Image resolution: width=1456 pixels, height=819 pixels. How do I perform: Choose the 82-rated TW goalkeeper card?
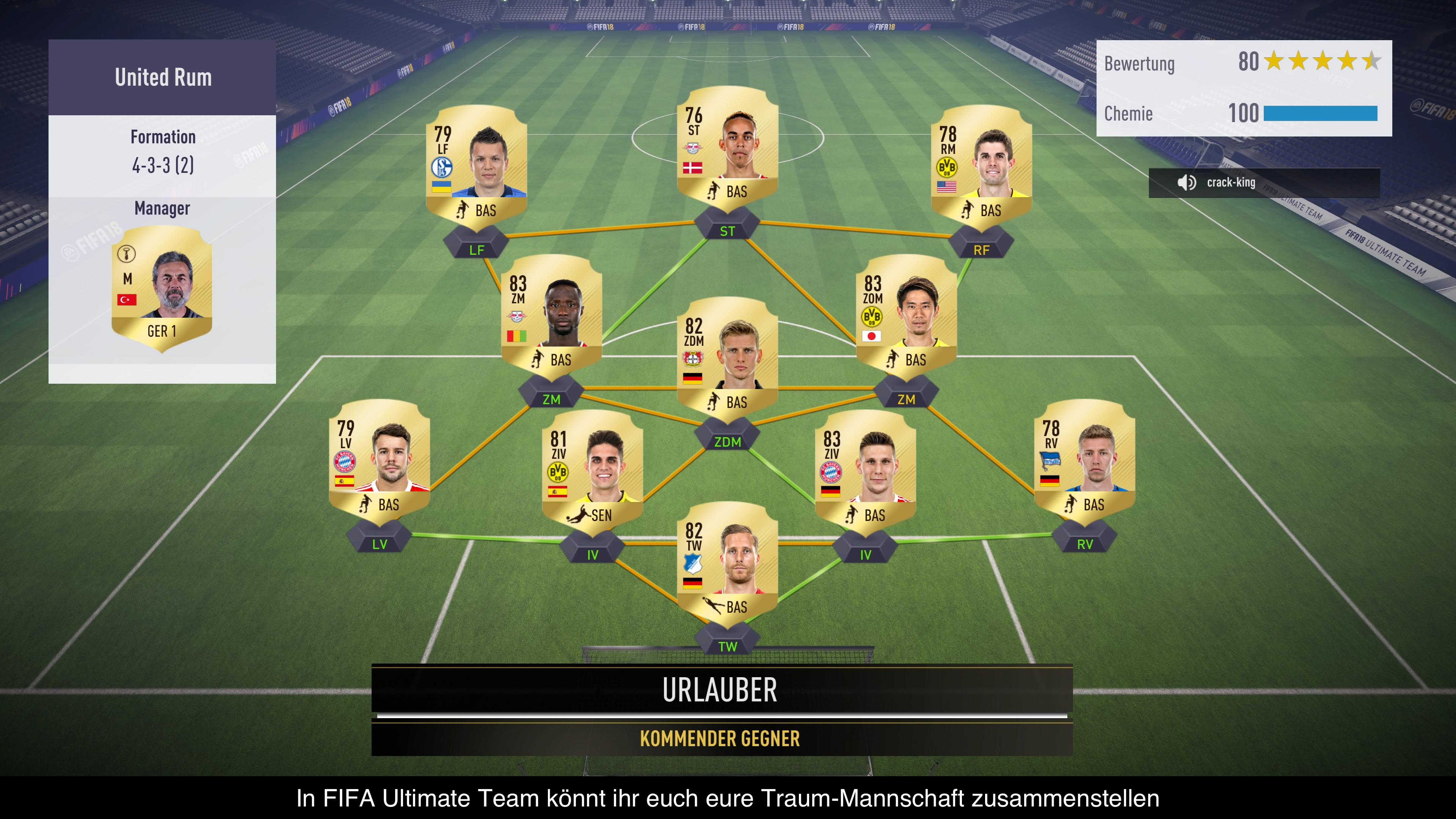[x=728, y=563]
